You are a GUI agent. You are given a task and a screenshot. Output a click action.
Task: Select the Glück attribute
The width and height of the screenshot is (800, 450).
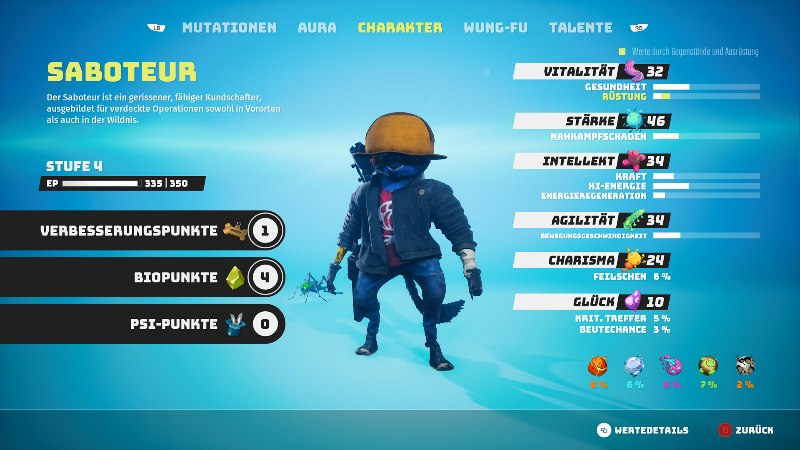(x=589, y=301)
